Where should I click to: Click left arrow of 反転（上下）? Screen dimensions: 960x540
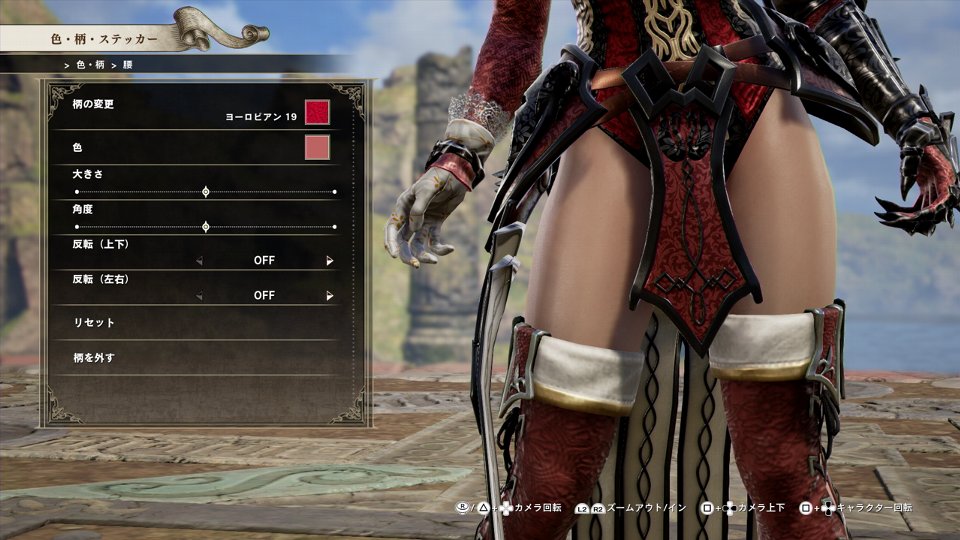(198, 261)
